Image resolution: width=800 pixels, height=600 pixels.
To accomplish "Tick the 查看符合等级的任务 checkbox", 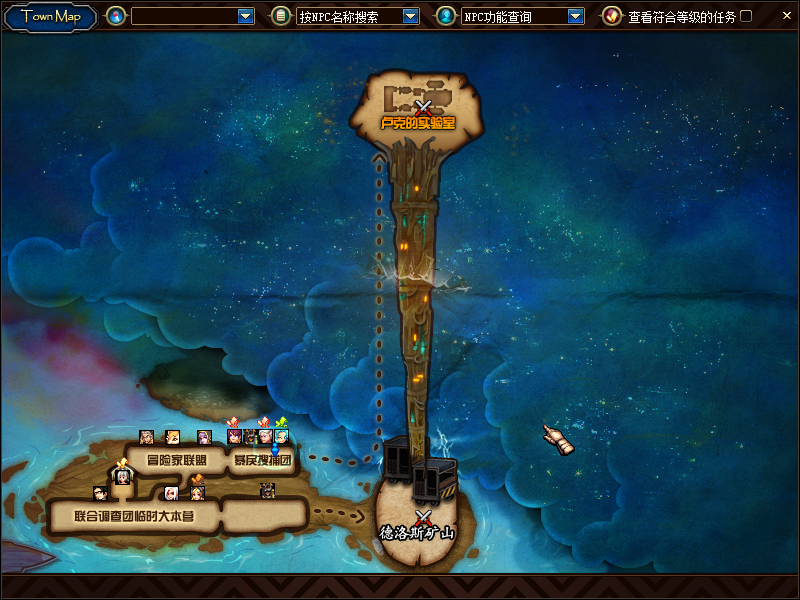I will pyautogui.click(x=746, y=16).
